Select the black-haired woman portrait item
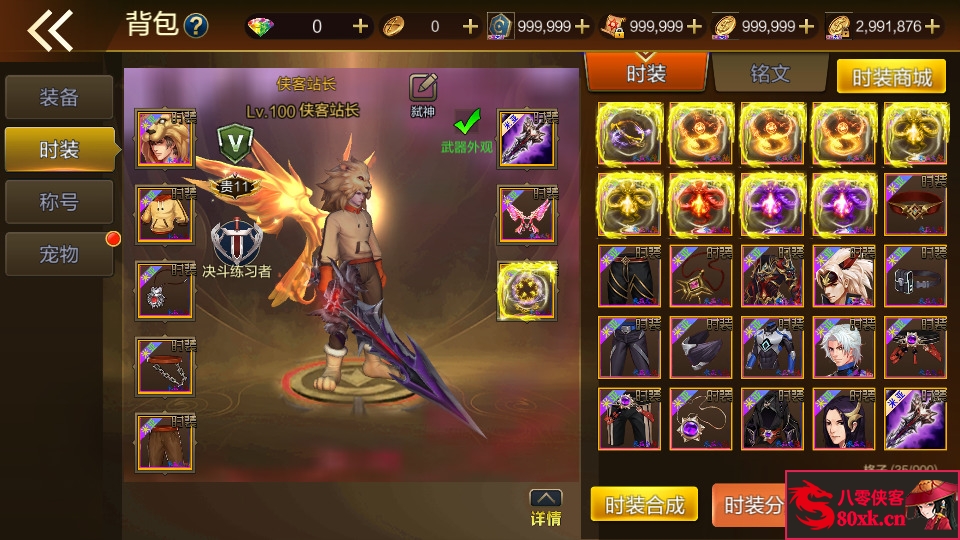Screen dimensions: 960x540 [842, 418]
